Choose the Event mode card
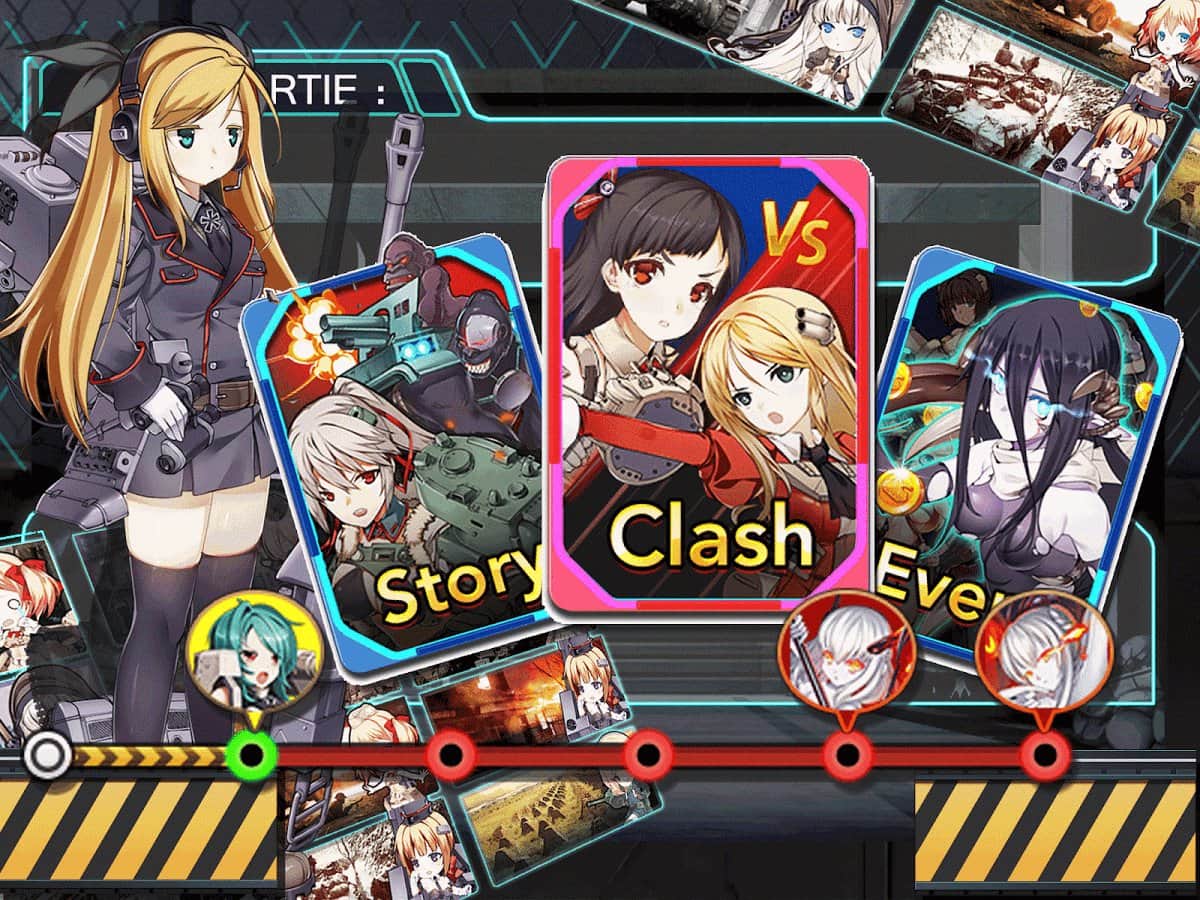The height and width of the screenshot is (900, 1200). coord(1020,450)
